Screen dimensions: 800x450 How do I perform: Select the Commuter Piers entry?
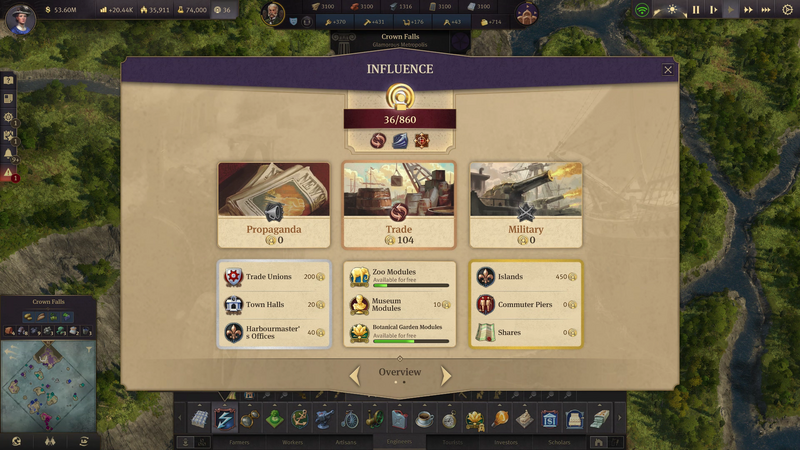525,305
